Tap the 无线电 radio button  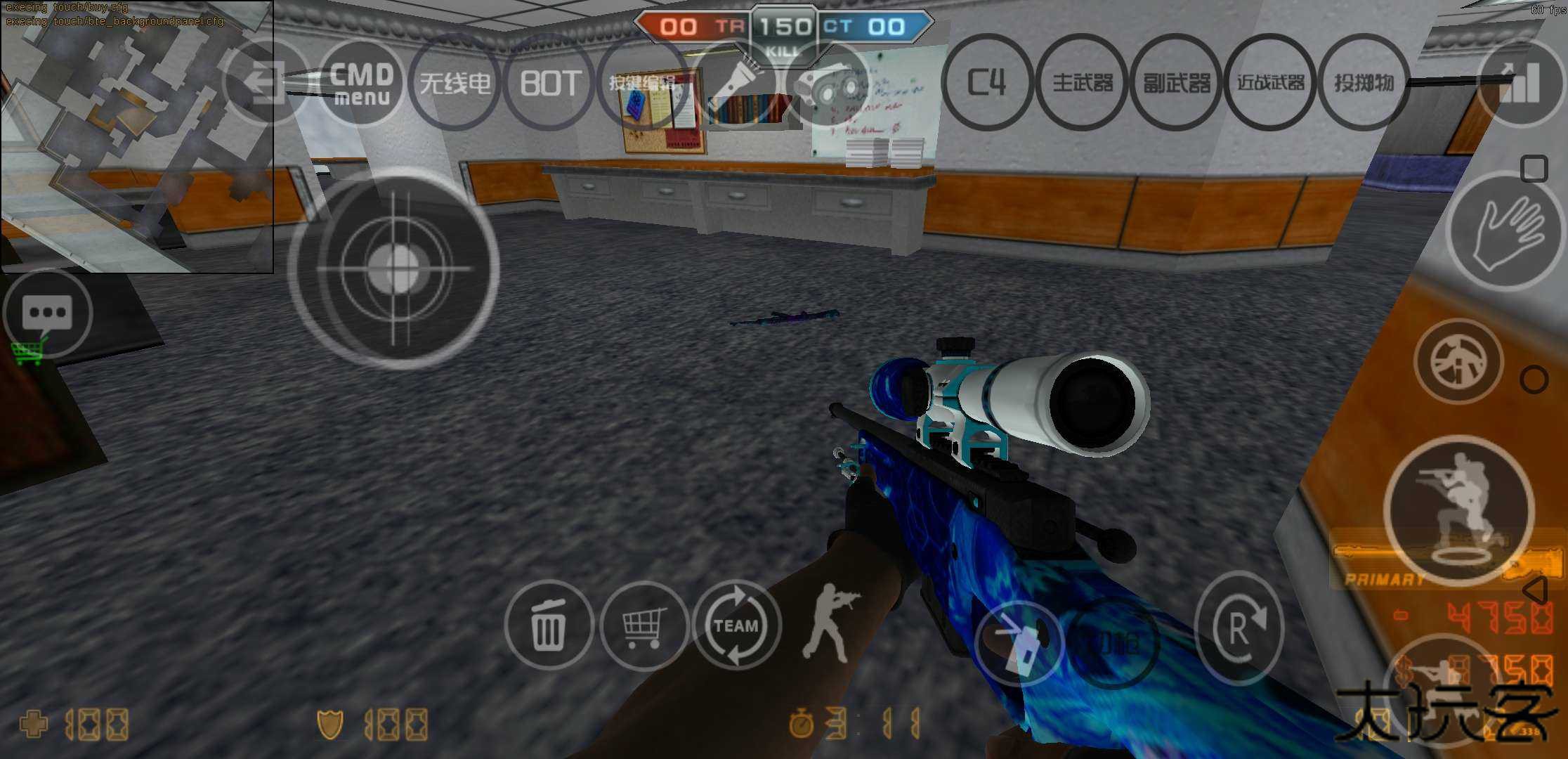455,83
